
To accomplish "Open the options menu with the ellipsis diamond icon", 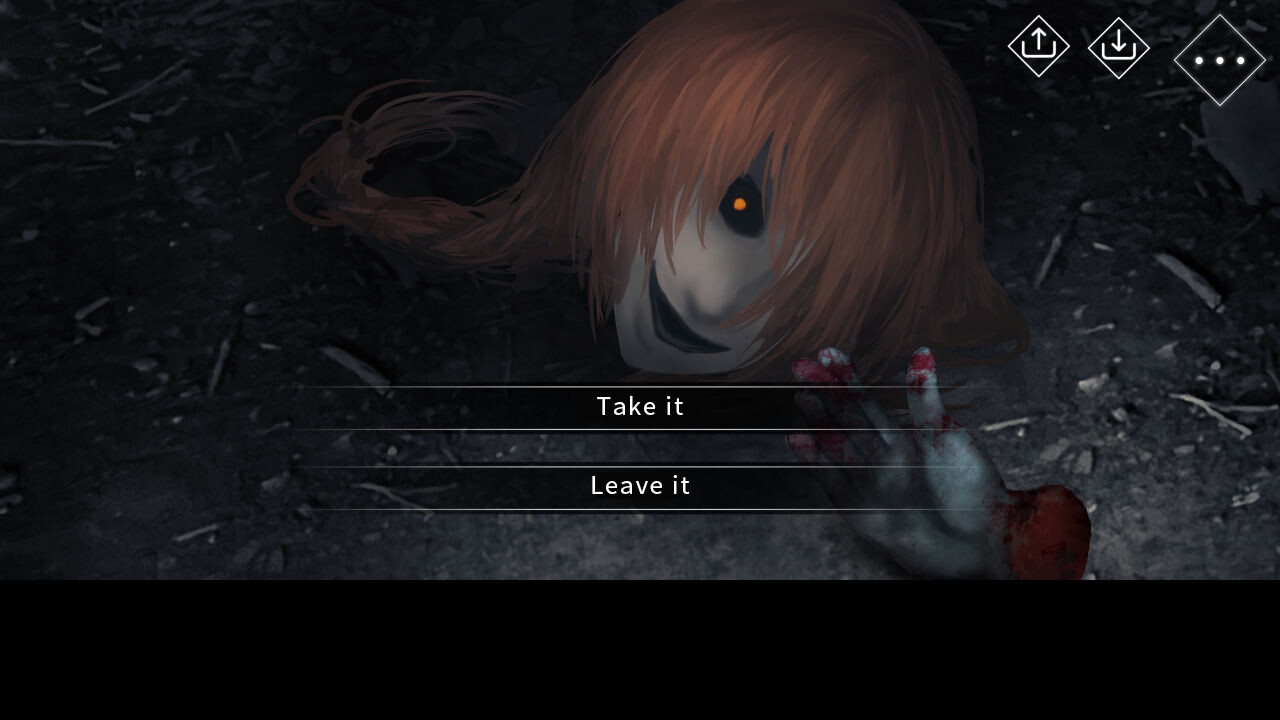I will point(1218,61).
